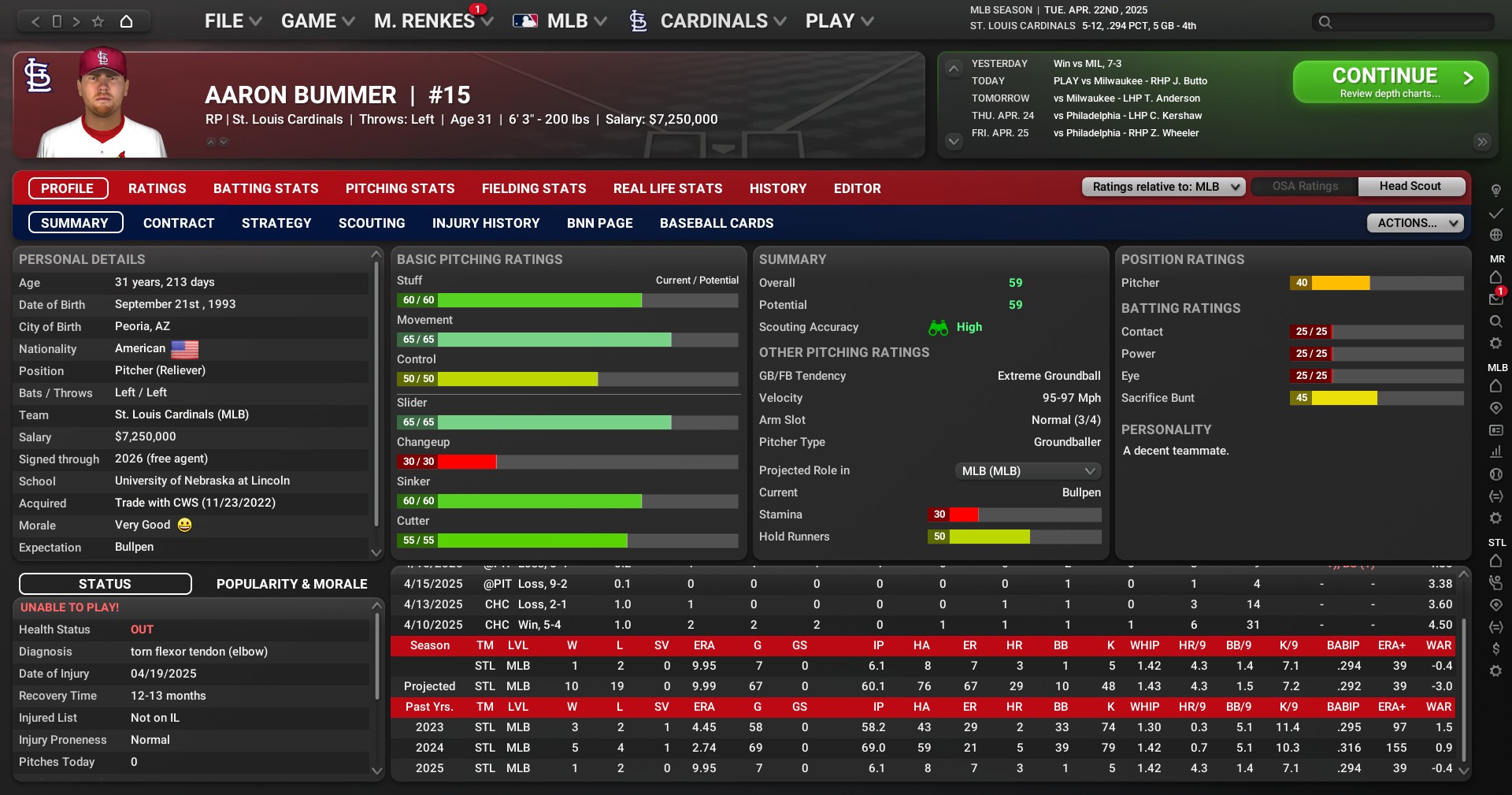The image size is (1512, 795).
Task: Open the Baseball Cards sub-tab
Action: click(717, 223)
